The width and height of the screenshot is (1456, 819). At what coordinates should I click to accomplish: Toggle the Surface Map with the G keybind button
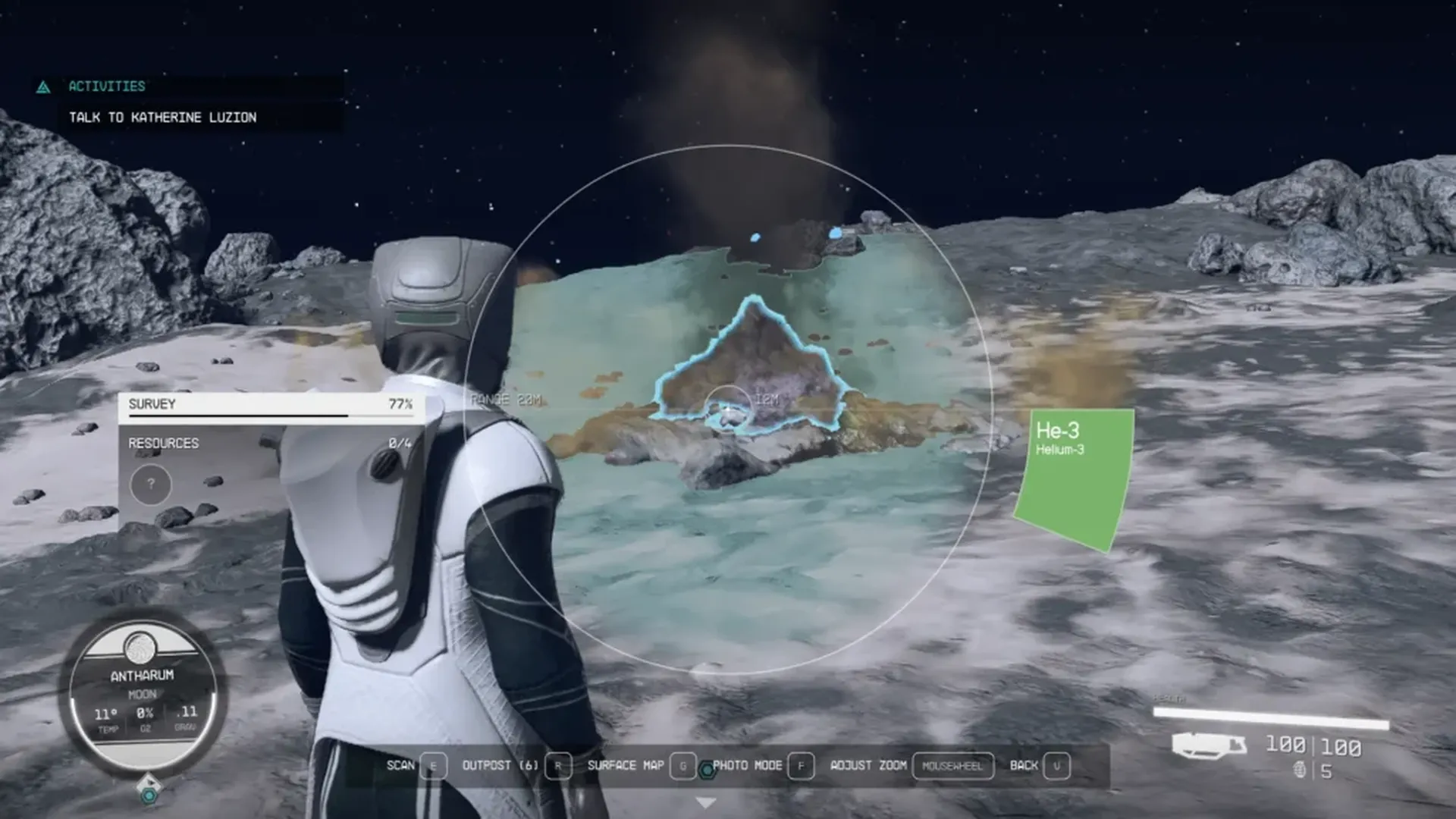tap(683, 766)
